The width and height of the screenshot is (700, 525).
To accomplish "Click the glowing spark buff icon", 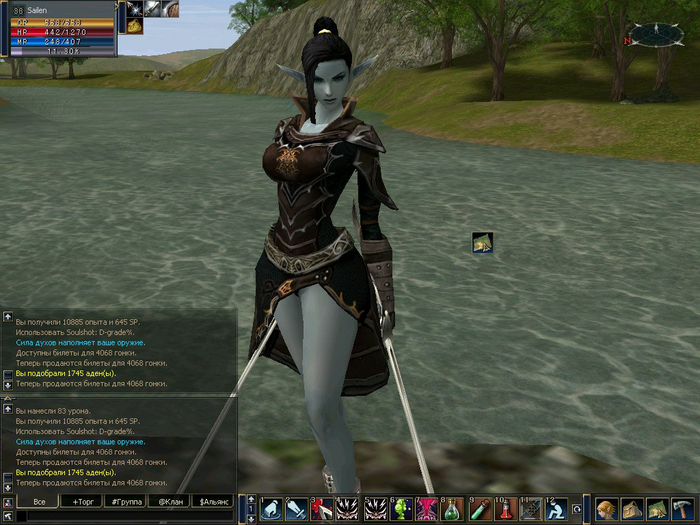I will pyautogui.click(x=134, y=9).
